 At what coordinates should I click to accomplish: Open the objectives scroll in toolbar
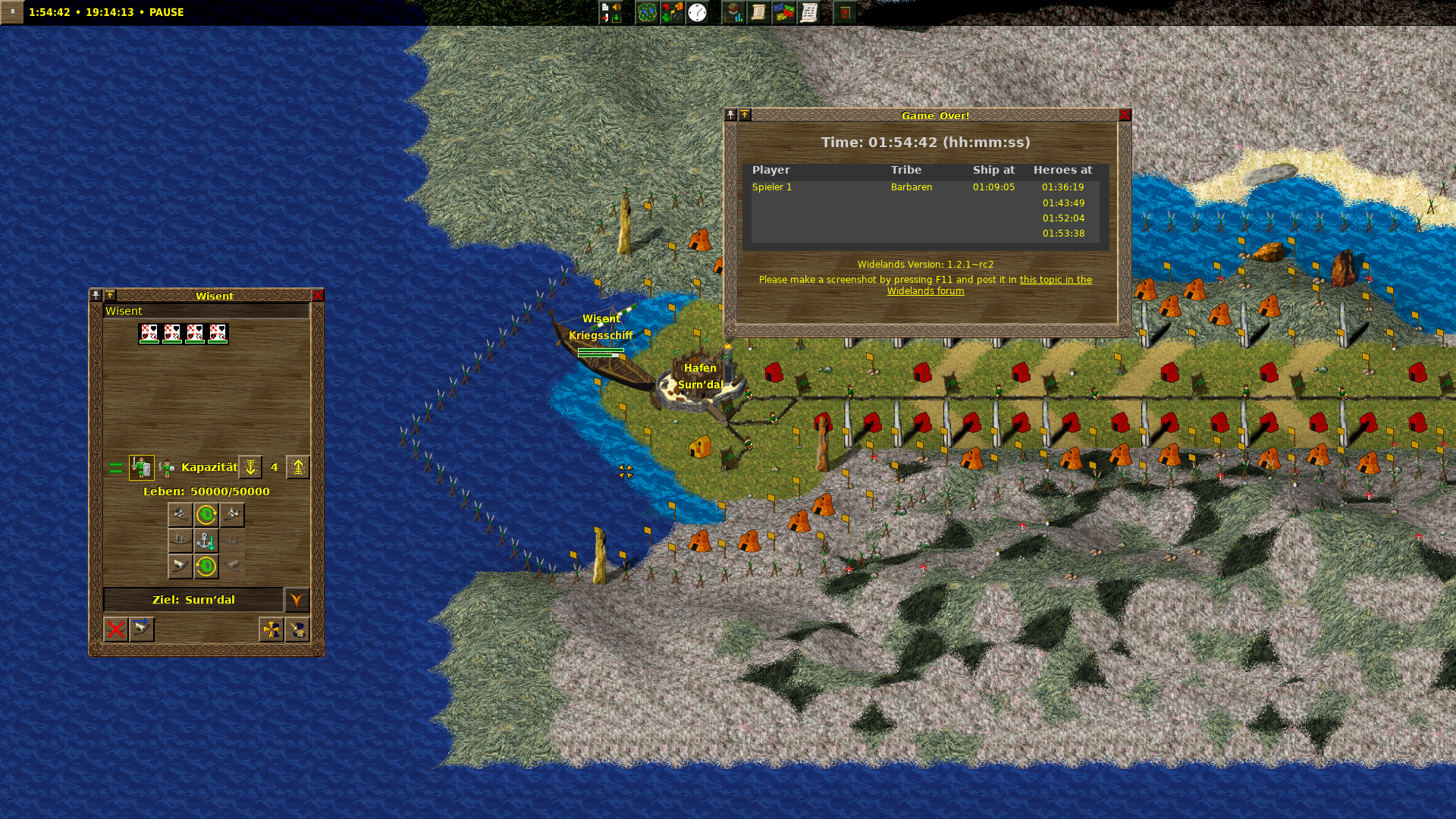click(x=758, y=12)
